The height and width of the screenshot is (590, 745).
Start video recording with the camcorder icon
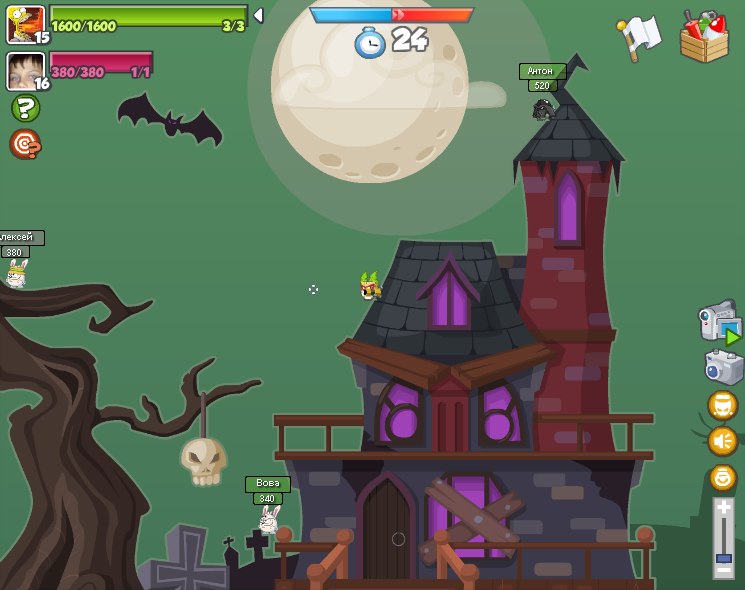pyautogui.click(x=718, y=323)
